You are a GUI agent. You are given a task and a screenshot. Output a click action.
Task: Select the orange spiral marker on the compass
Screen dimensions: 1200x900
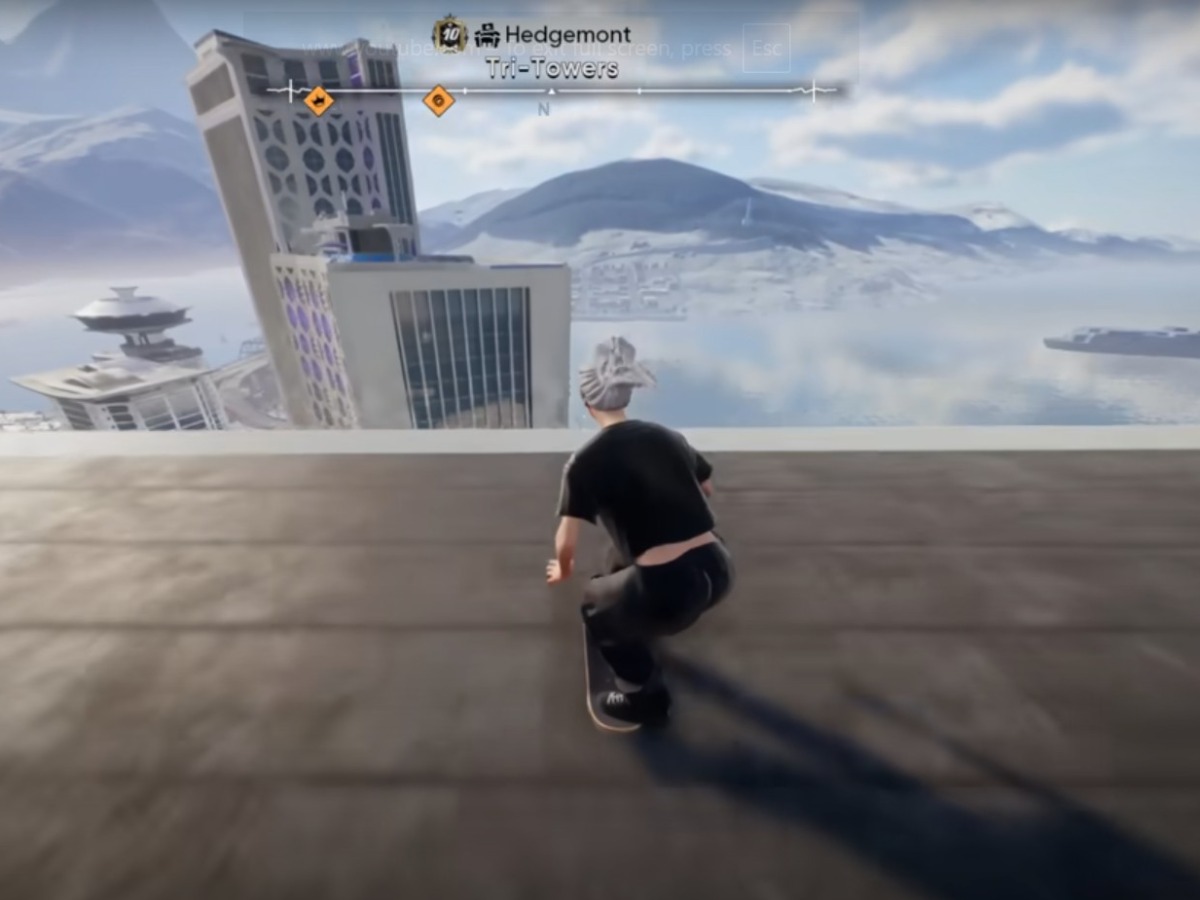click(x=438, y=100)
